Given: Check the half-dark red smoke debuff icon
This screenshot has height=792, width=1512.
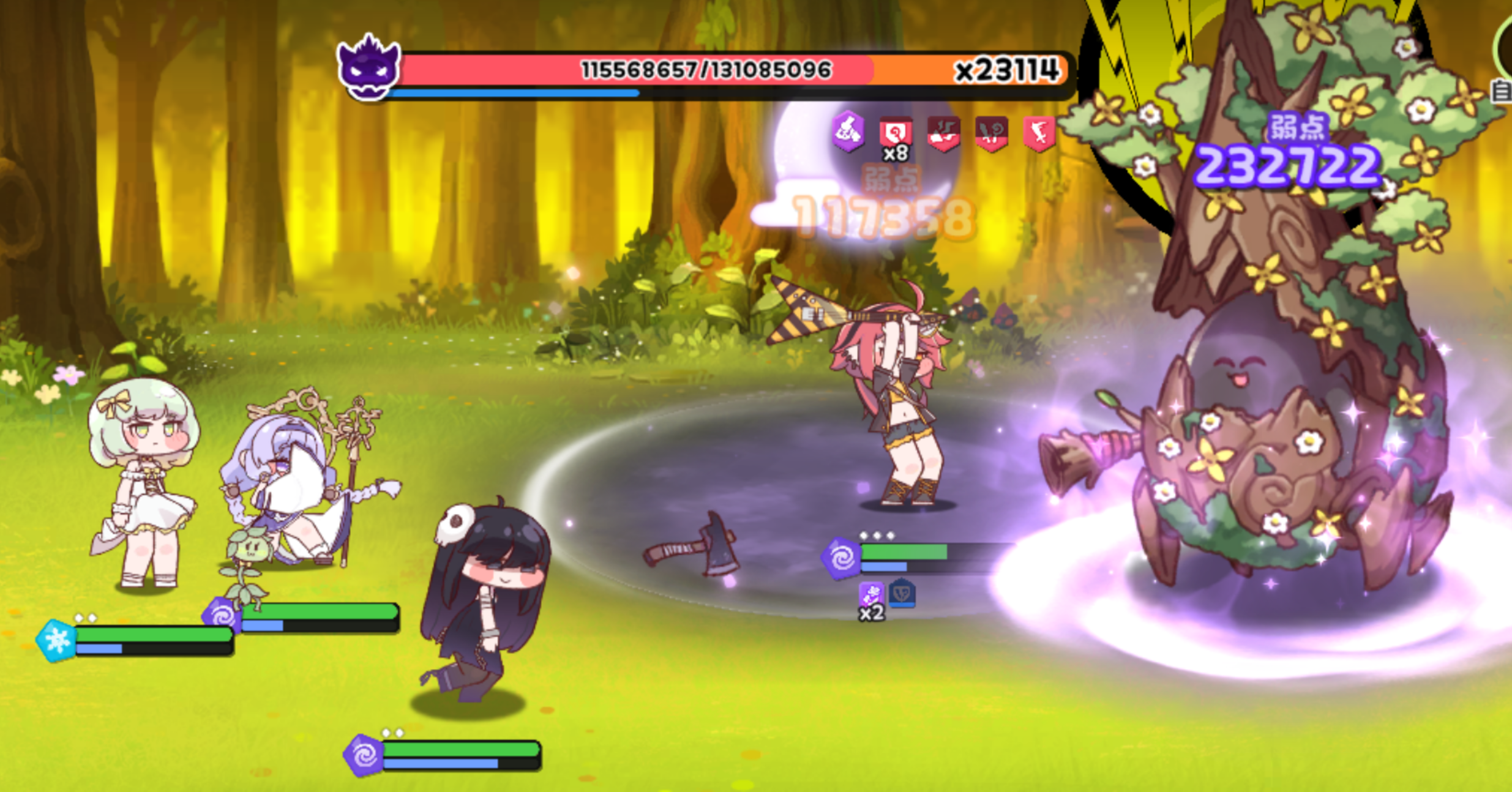Looking at the screenshot, I should tap(943, 133).
